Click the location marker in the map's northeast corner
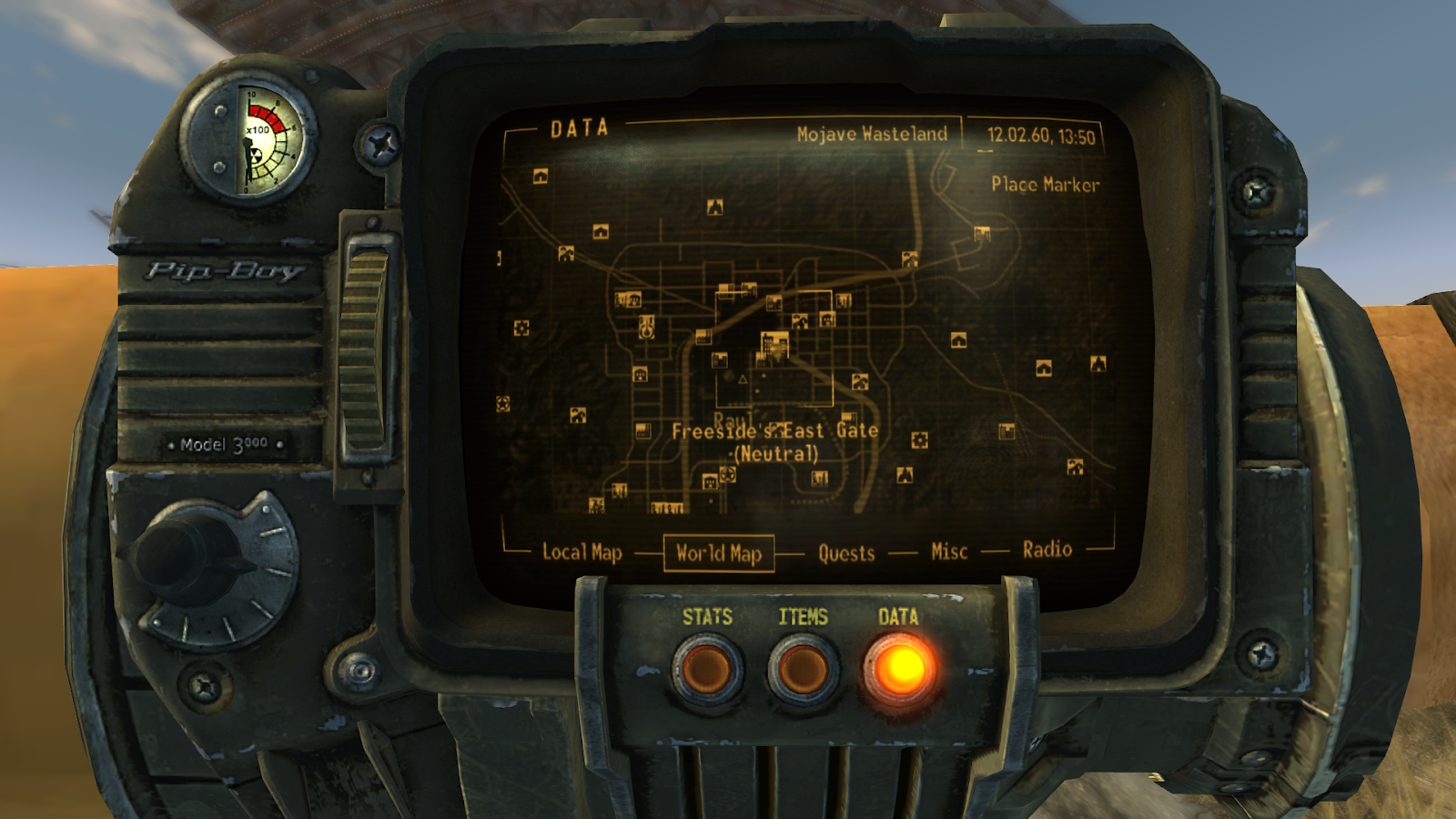The width and height of the screenshot is (1456, 819). (x=981, y=234)
